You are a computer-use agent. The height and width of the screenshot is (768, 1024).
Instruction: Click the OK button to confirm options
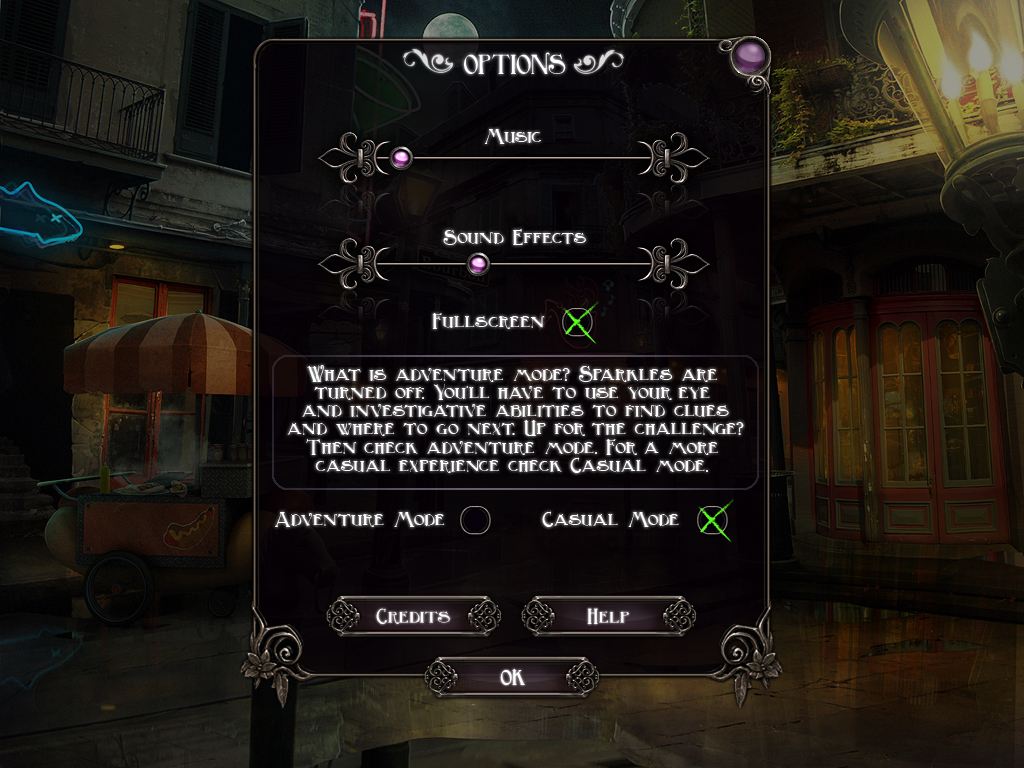click(x=511, y=678)
